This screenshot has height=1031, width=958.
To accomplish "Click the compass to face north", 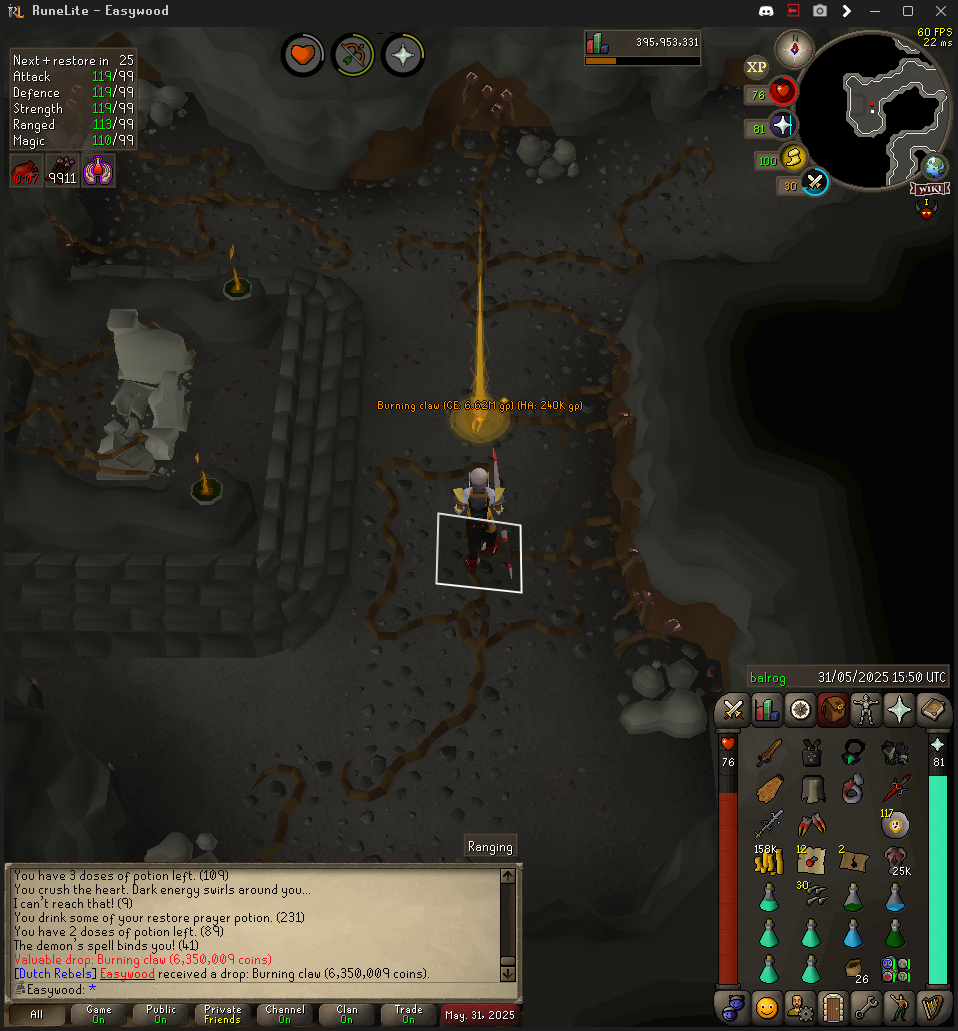I will pyautogui.click(x=794, y=49).
